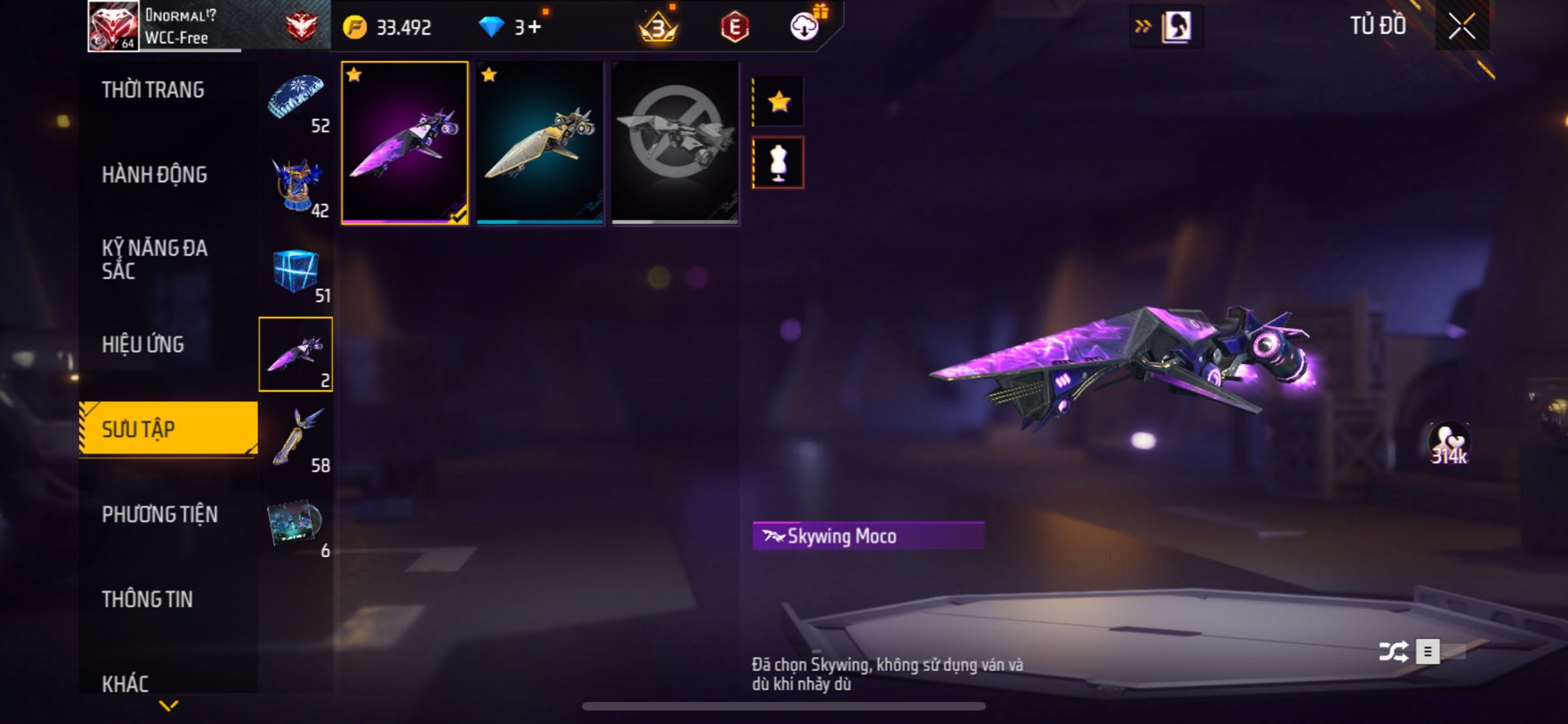
Task: Open the THÔNG TIN category
Action: tap(147, 599)
